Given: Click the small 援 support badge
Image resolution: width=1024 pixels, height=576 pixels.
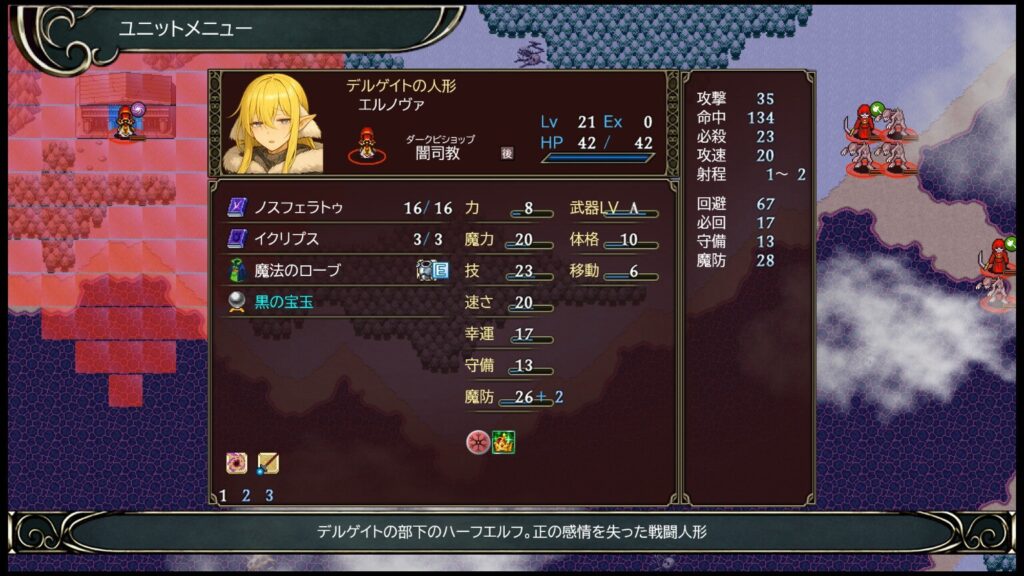Looking at the screenshot, I should point(507,153).
